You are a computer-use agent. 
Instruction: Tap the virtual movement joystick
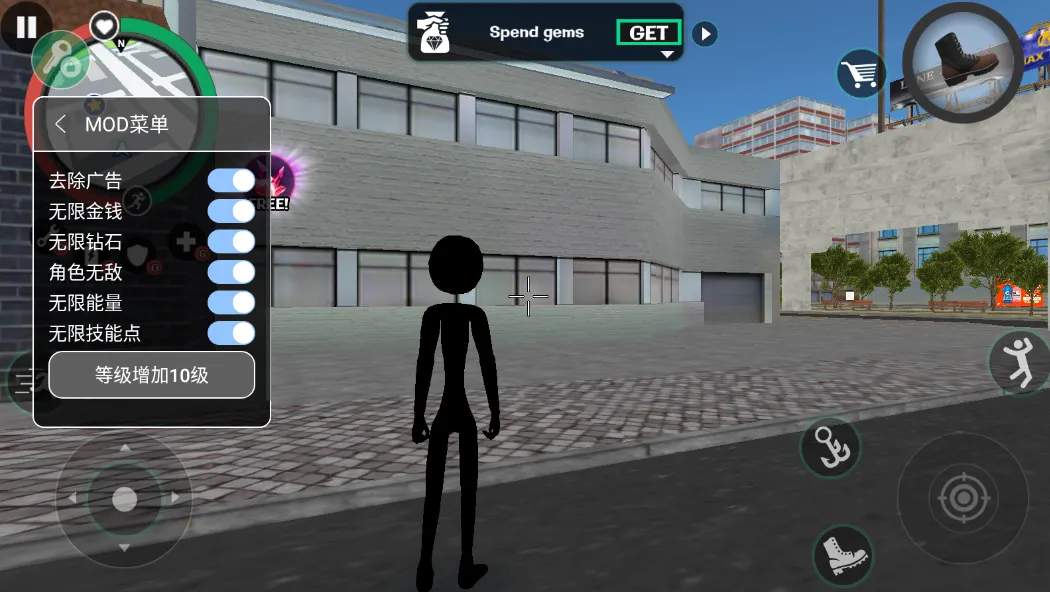(x=124, y=498)
